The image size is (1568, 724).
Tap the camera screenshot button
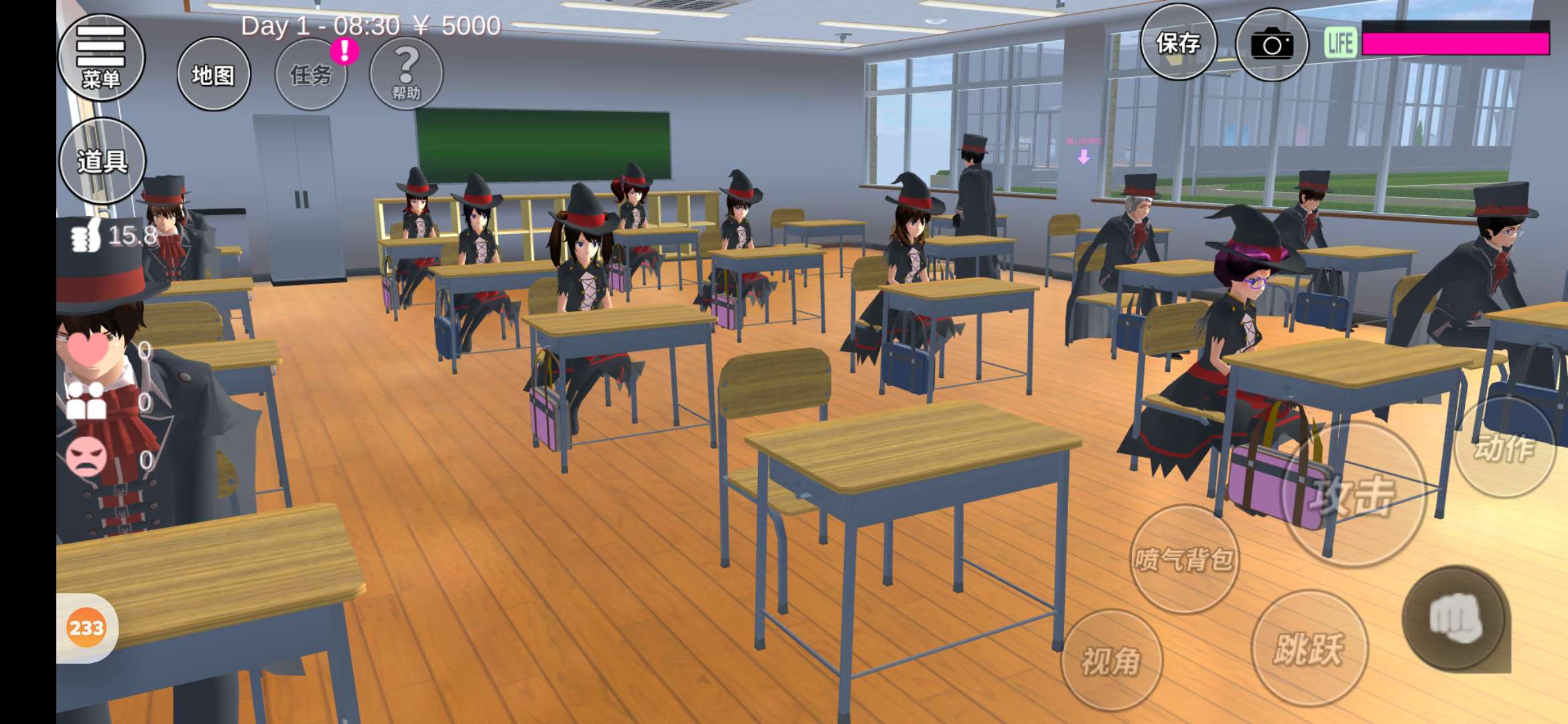(1271, 45)
